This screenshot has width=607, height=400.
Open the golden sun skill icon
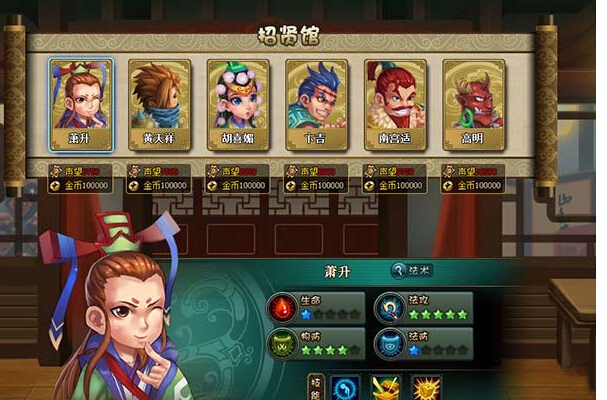pos(427,389)
